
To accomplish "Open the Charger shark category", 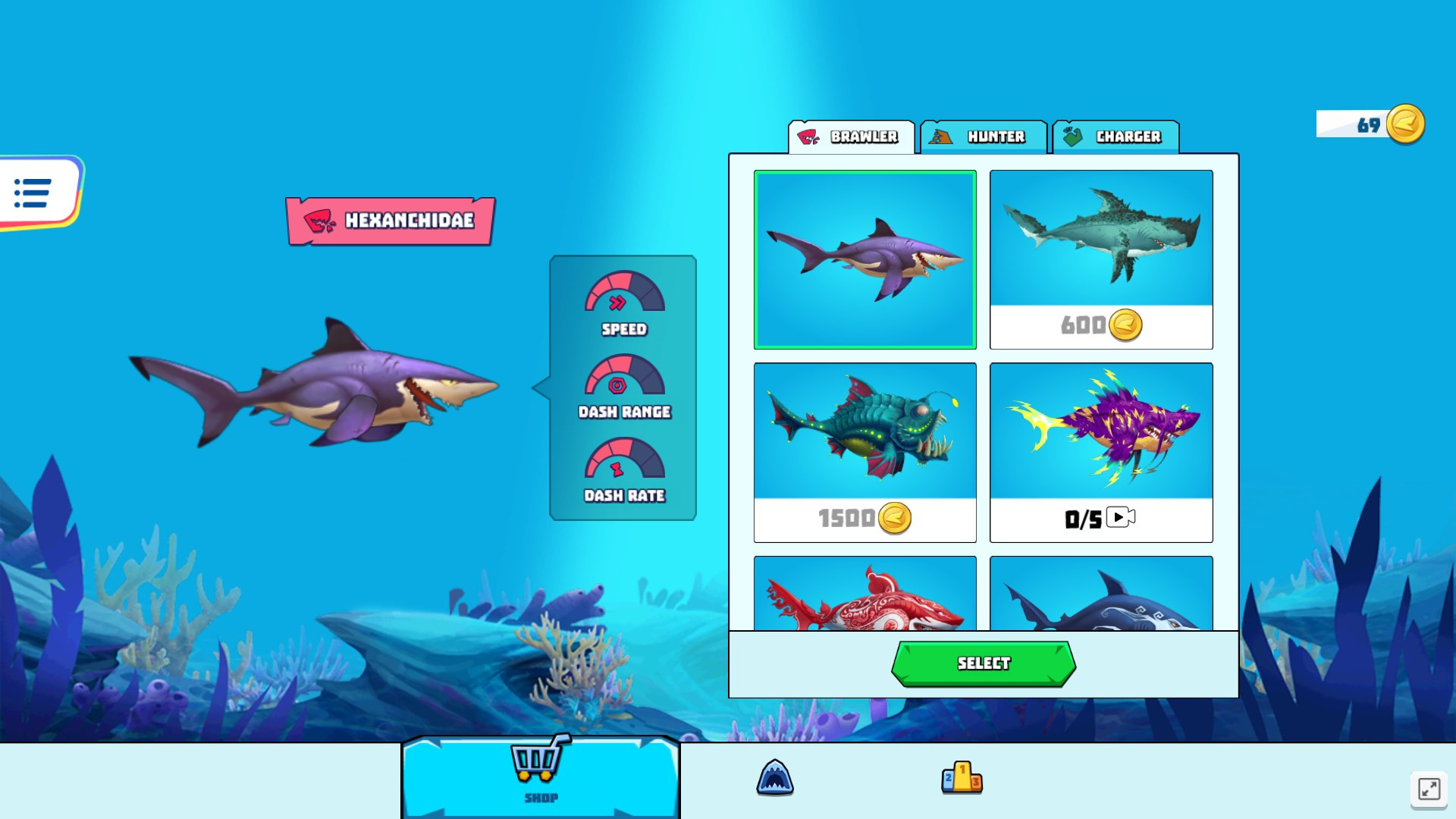I will pos(1116,137).
